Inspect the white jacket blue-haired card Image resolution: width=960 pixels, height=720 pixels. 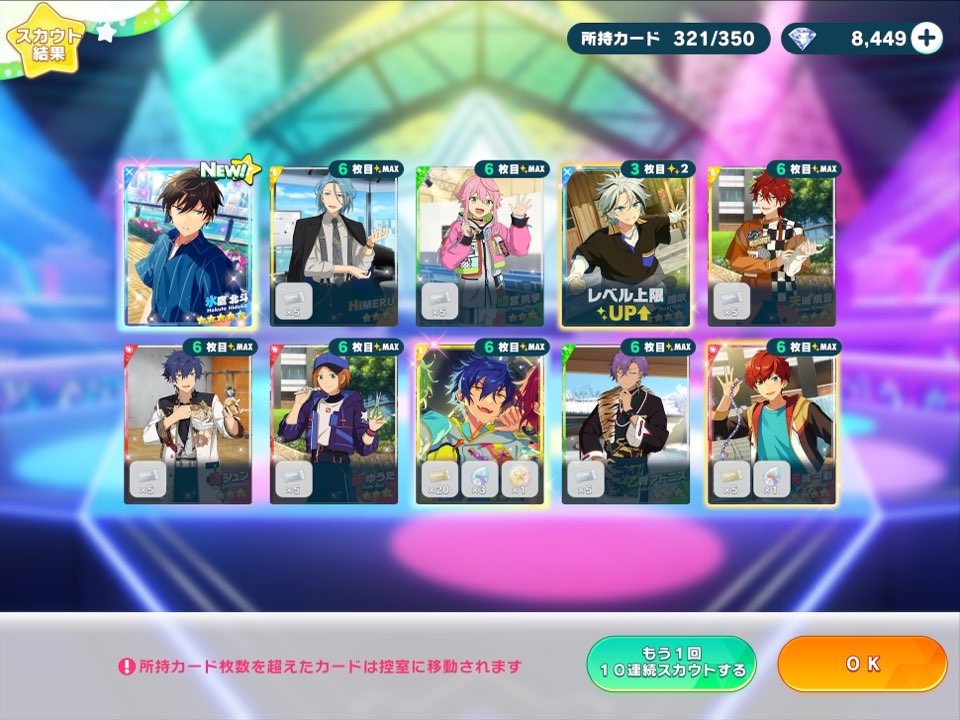[188, 423]
